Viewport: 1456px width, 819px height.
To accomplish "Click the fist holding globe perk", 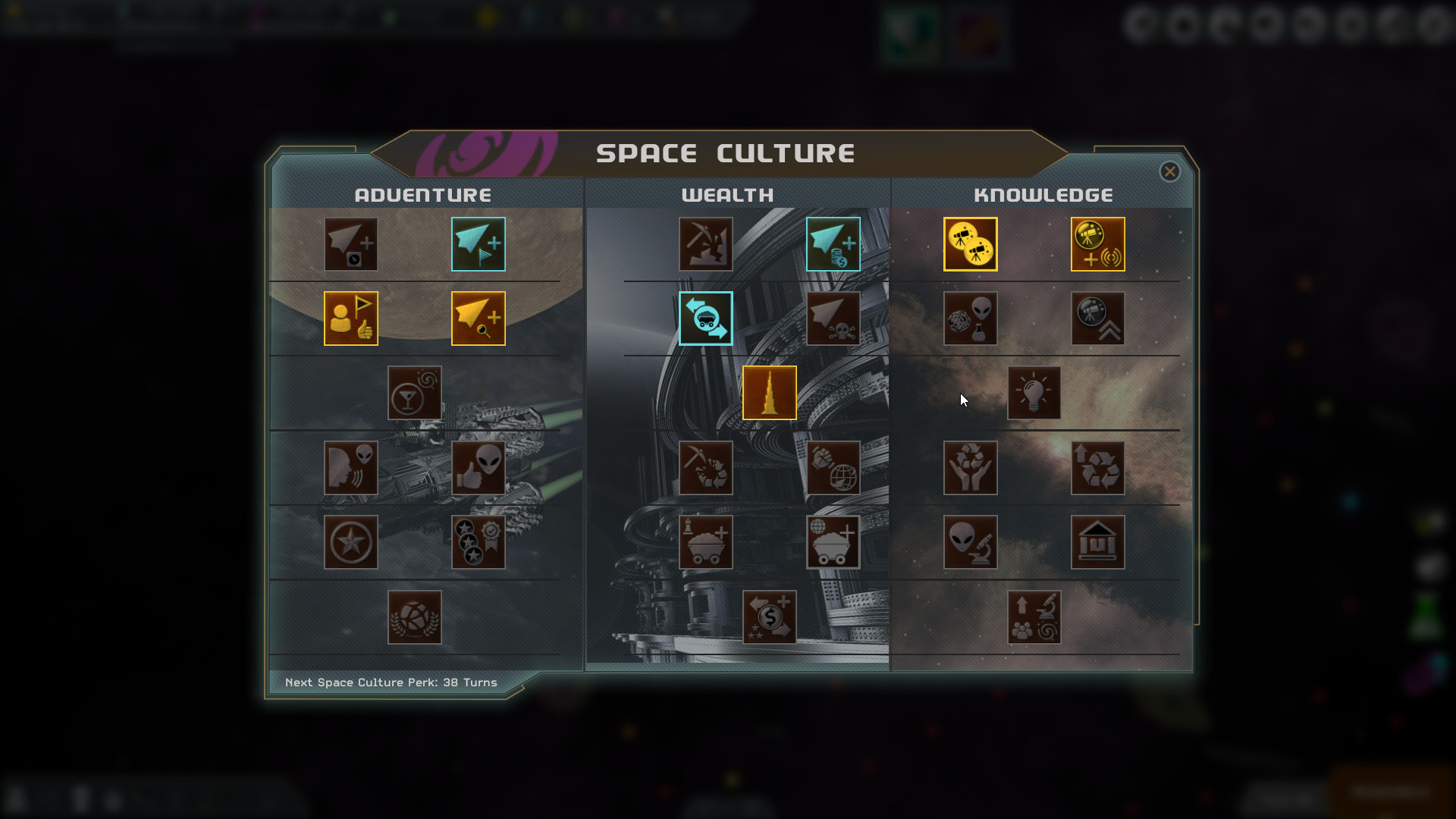I will 833,468.
